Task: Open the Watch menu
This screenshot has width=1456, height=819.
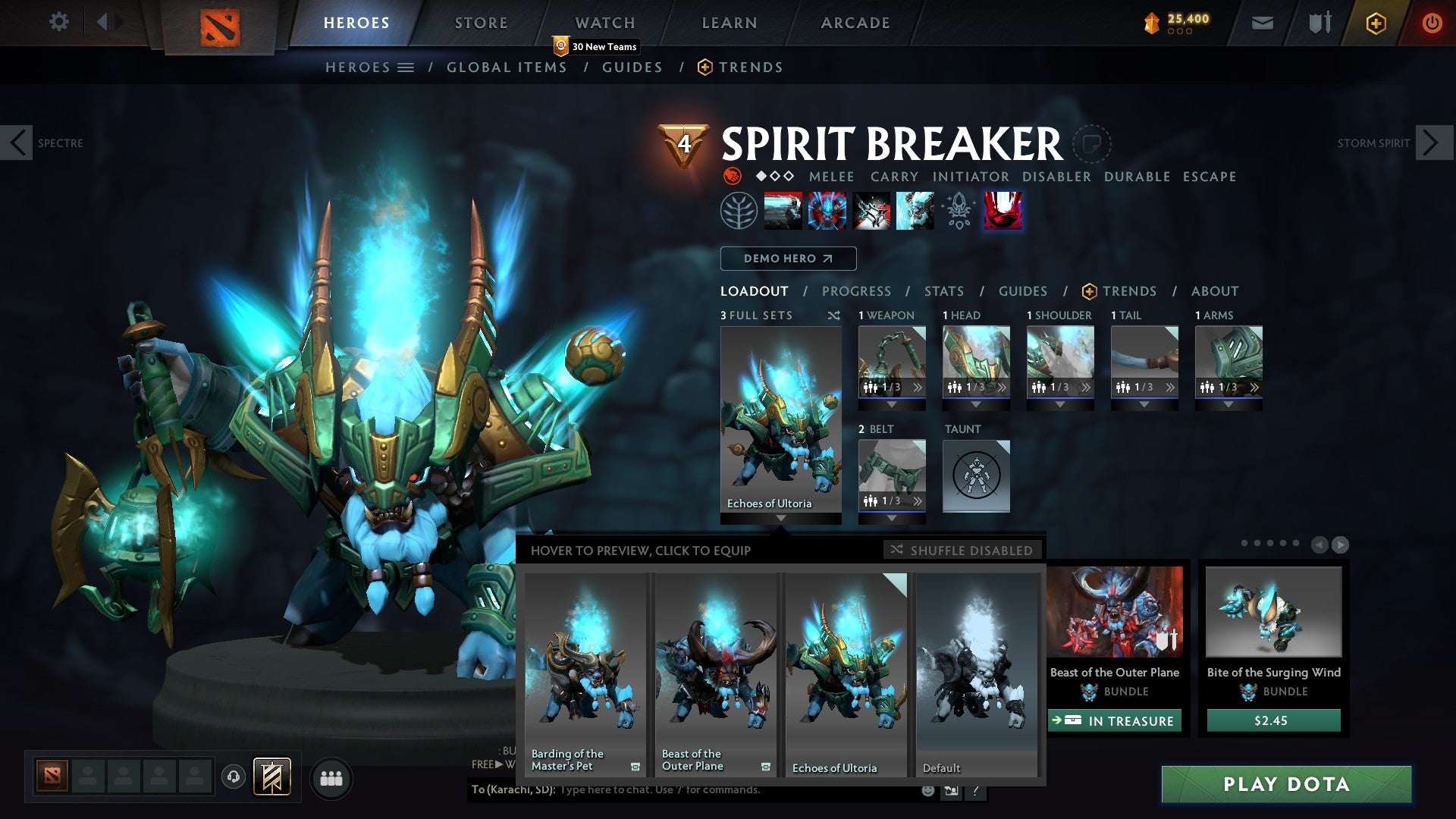Action: pos(605,22)
